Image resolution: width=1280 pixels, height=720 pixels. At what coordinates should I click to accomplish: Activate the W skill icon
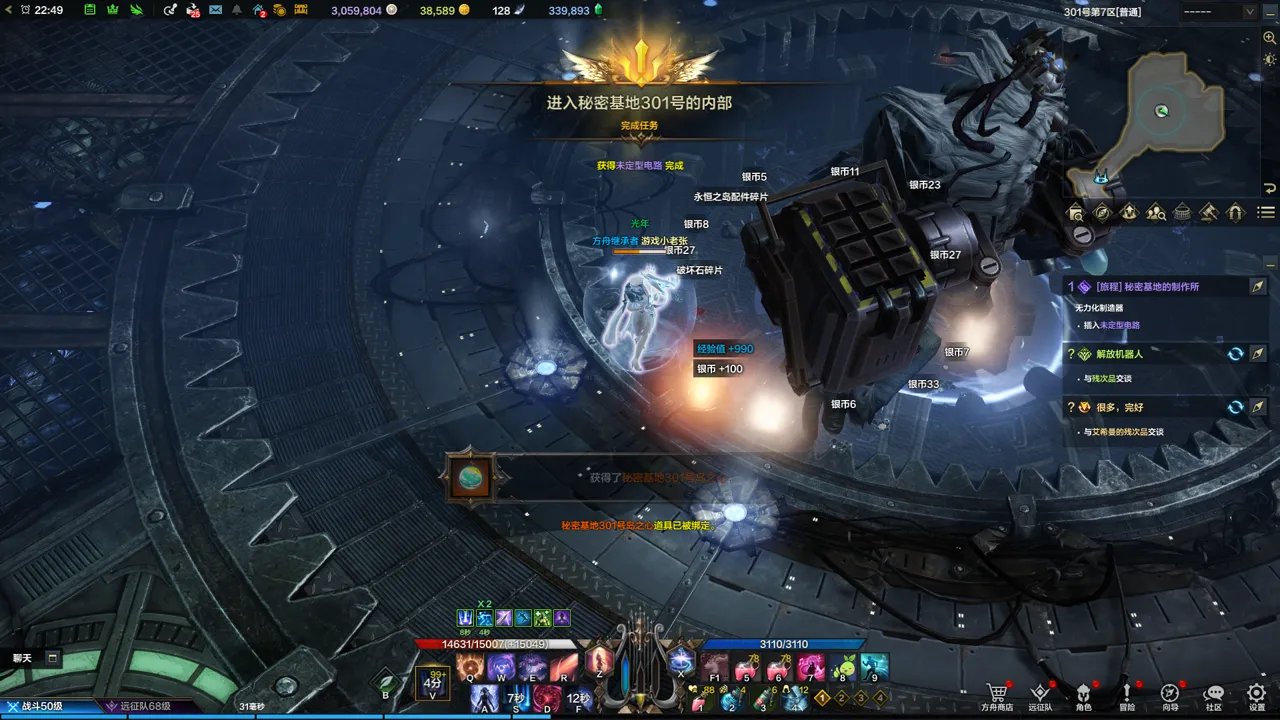(500, 666)
